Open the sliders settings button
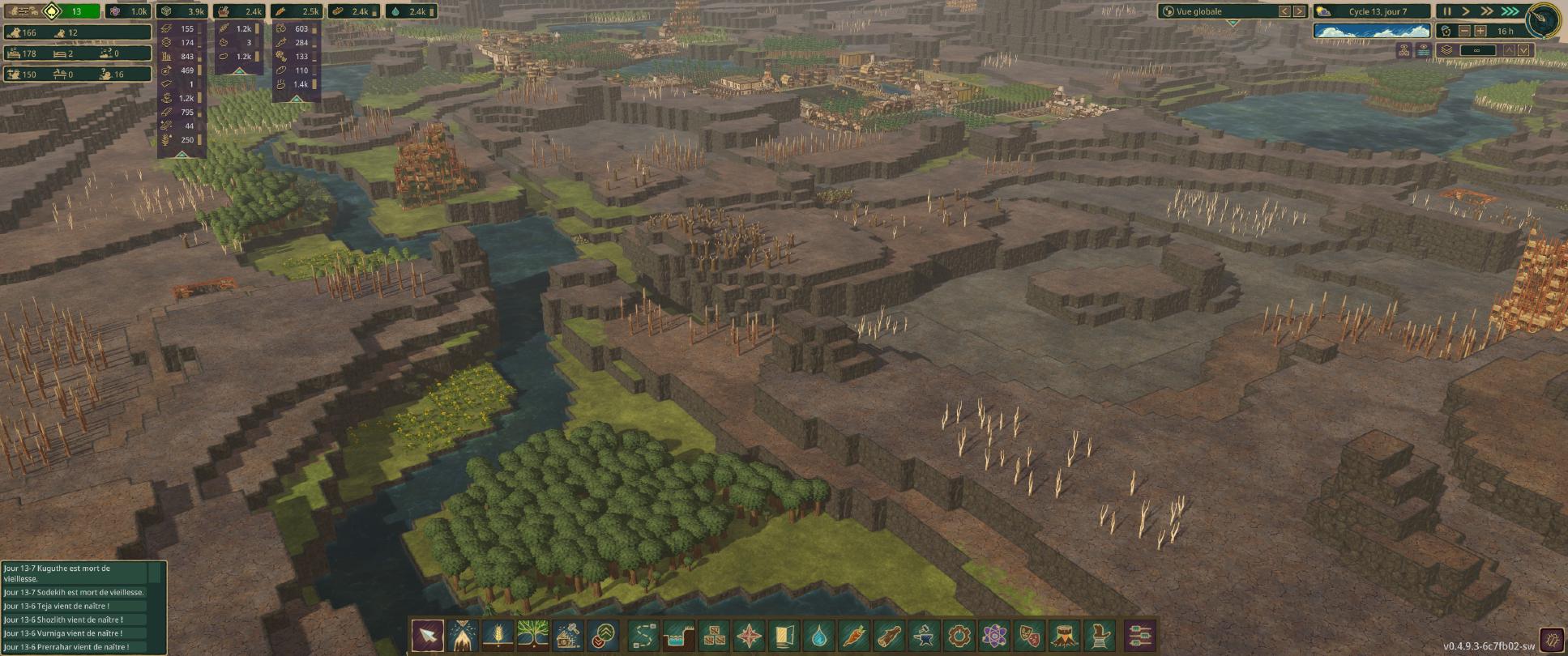1568x656 pixels. click(1140, 636)
